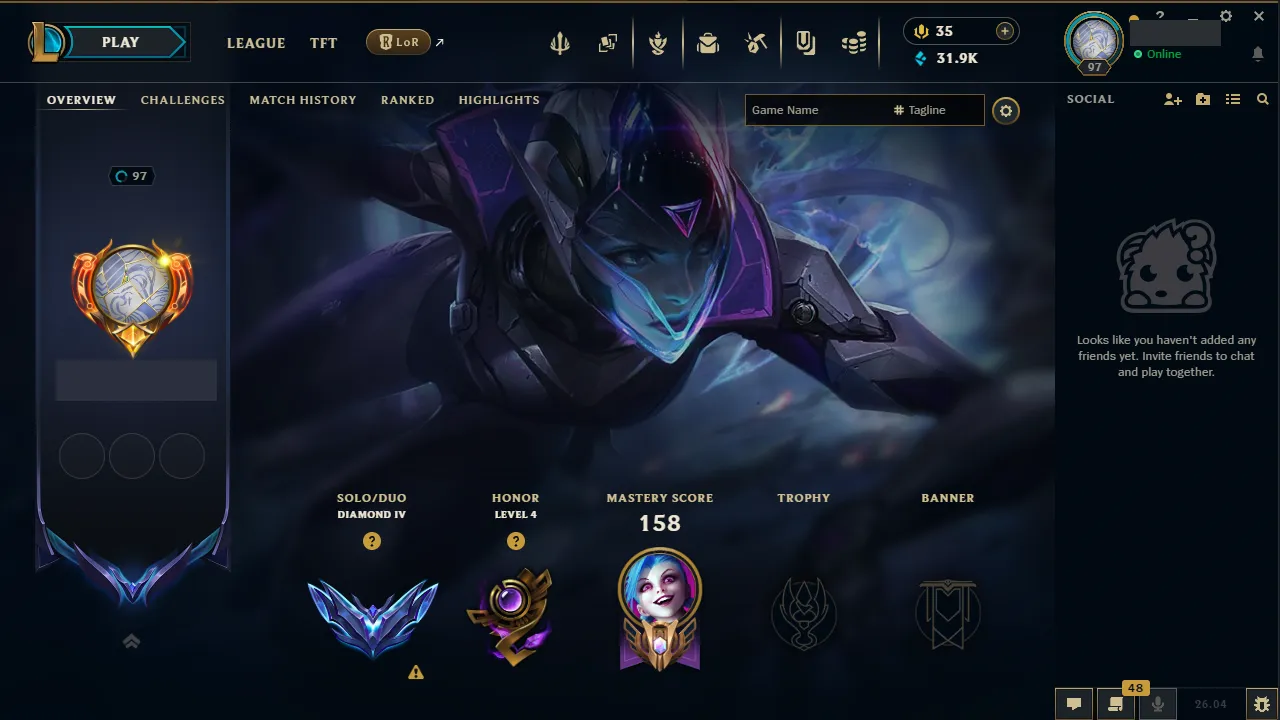Screen dimensions: 1280x720
Task: Add a friend with the person-plus icon
Action: coord(1172,99)
